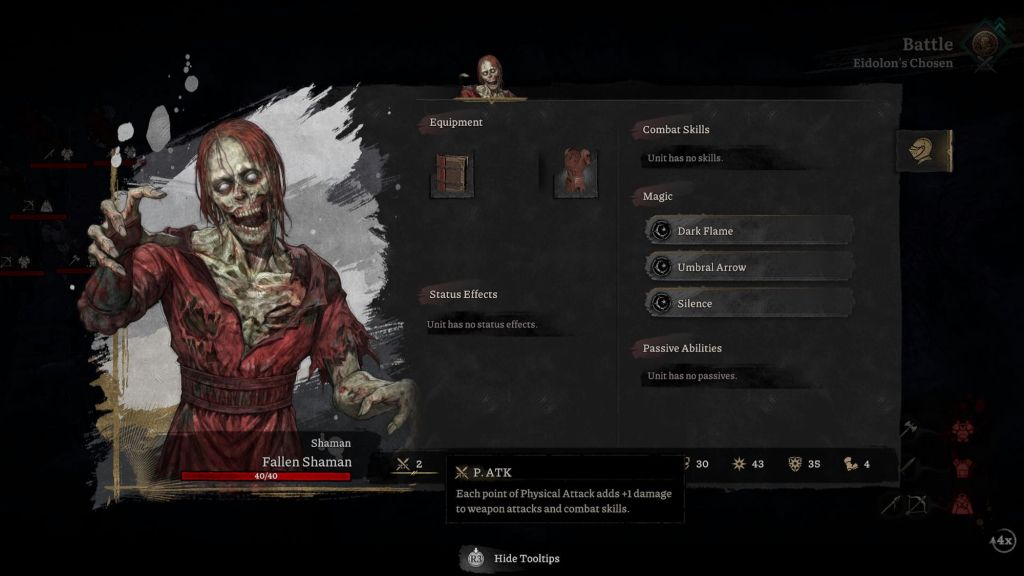Click the Fallen Shaman portrait thumbnail
Viewport: 1024px width, 576px height.
[x=488, y=78]
